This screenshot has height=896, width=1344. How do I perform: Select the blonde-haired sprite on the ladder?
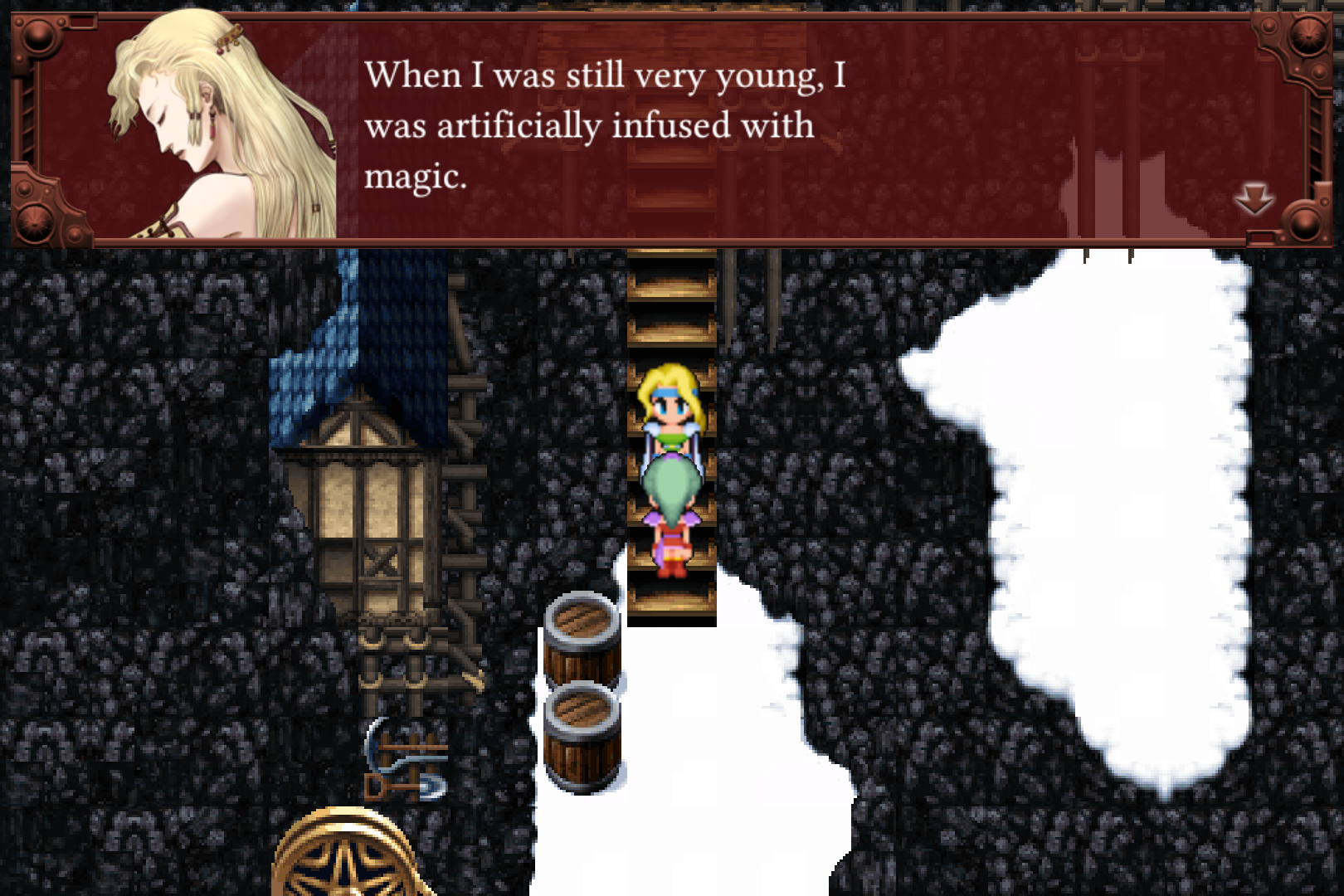pos(670,407)
